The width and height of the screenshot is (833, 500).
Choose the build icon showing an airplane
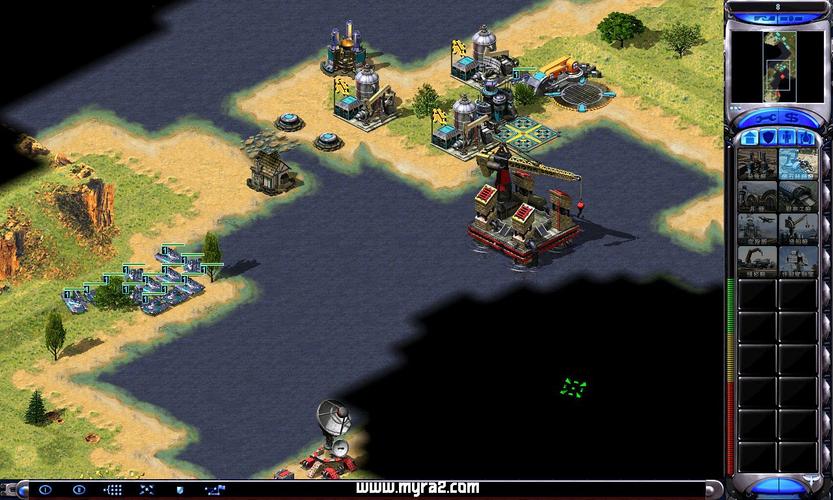coord(757,229)
